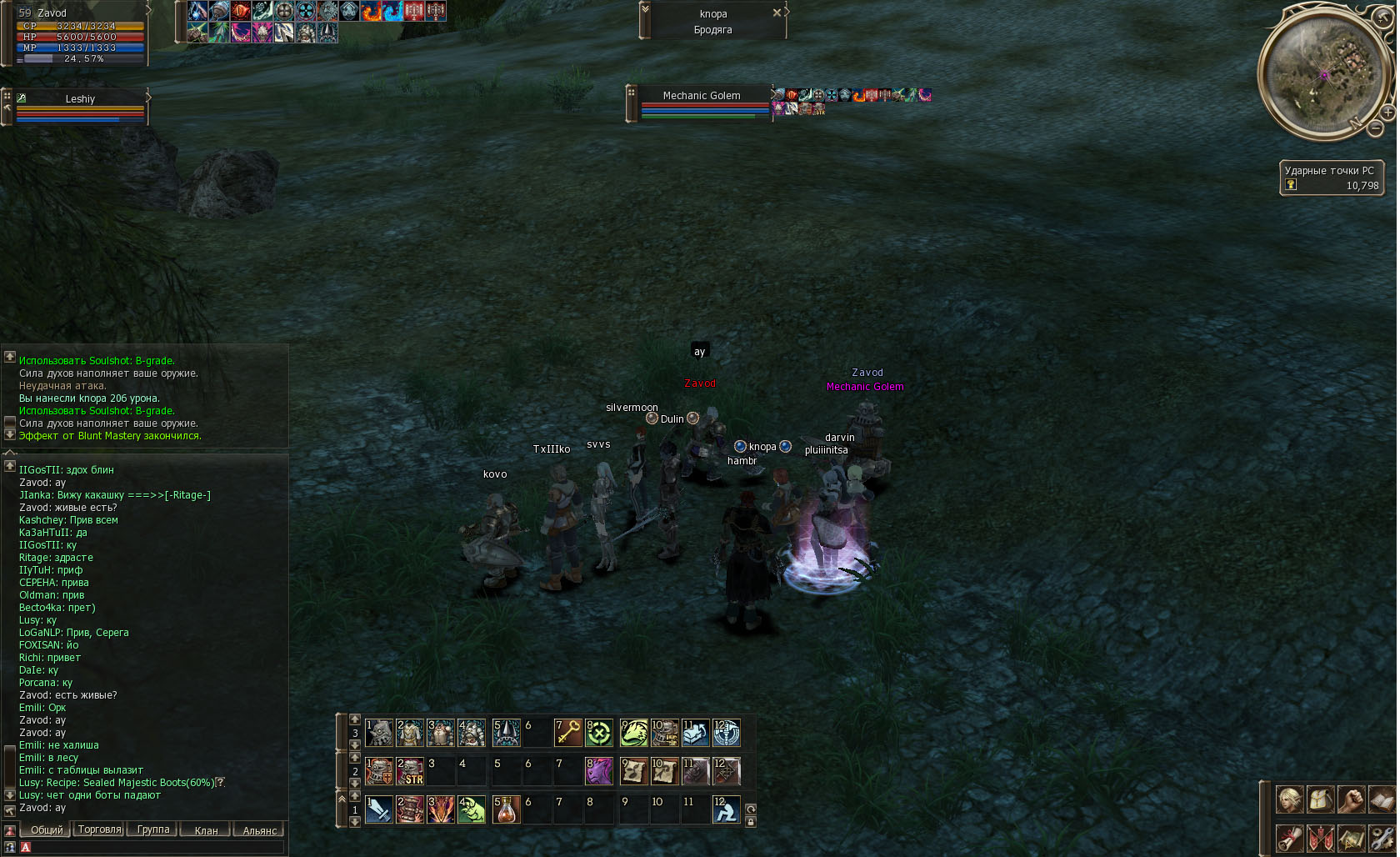Use the golden key hotbar item
1400x857 pixels.
tap(567, 733)
